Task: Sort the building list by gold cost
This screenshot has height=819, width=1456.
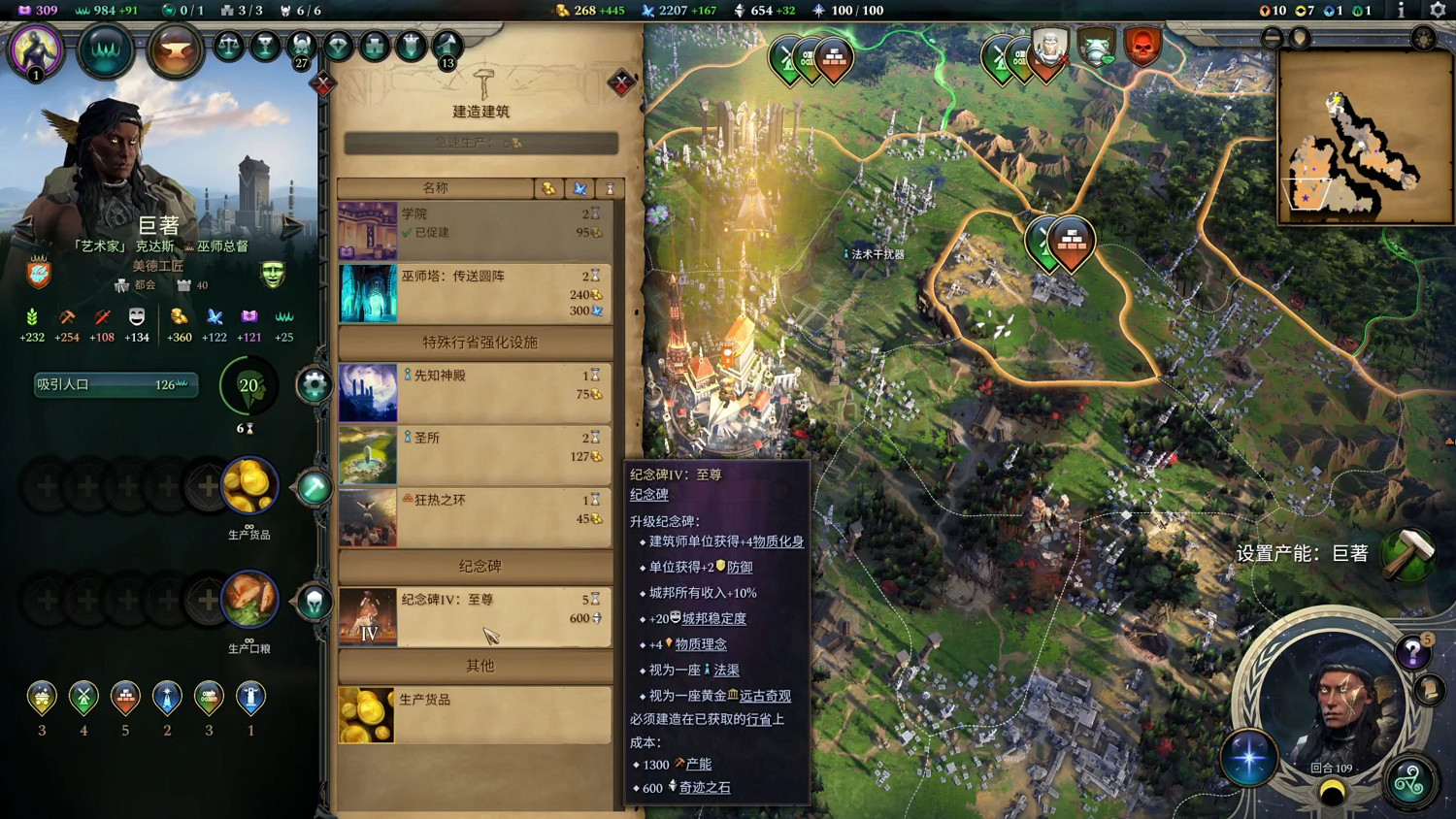Action: coord(550,187)
